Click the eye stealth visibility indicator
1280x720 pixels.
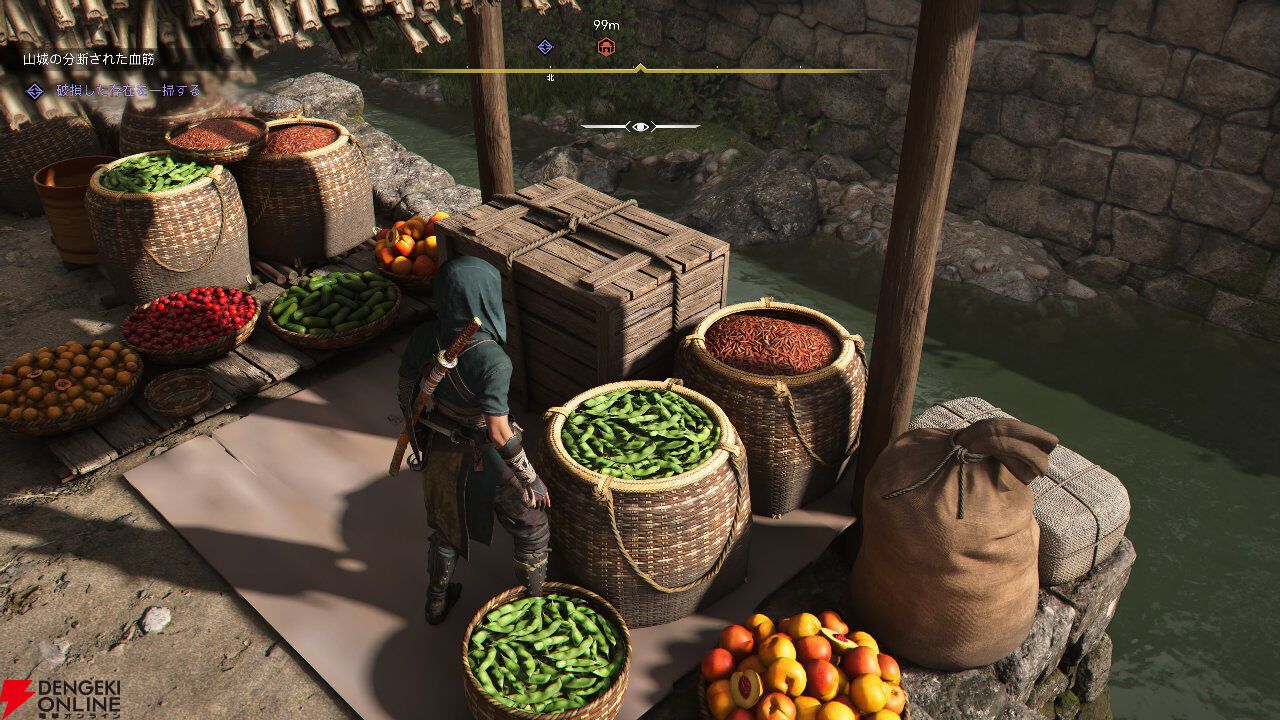[640, 126]
